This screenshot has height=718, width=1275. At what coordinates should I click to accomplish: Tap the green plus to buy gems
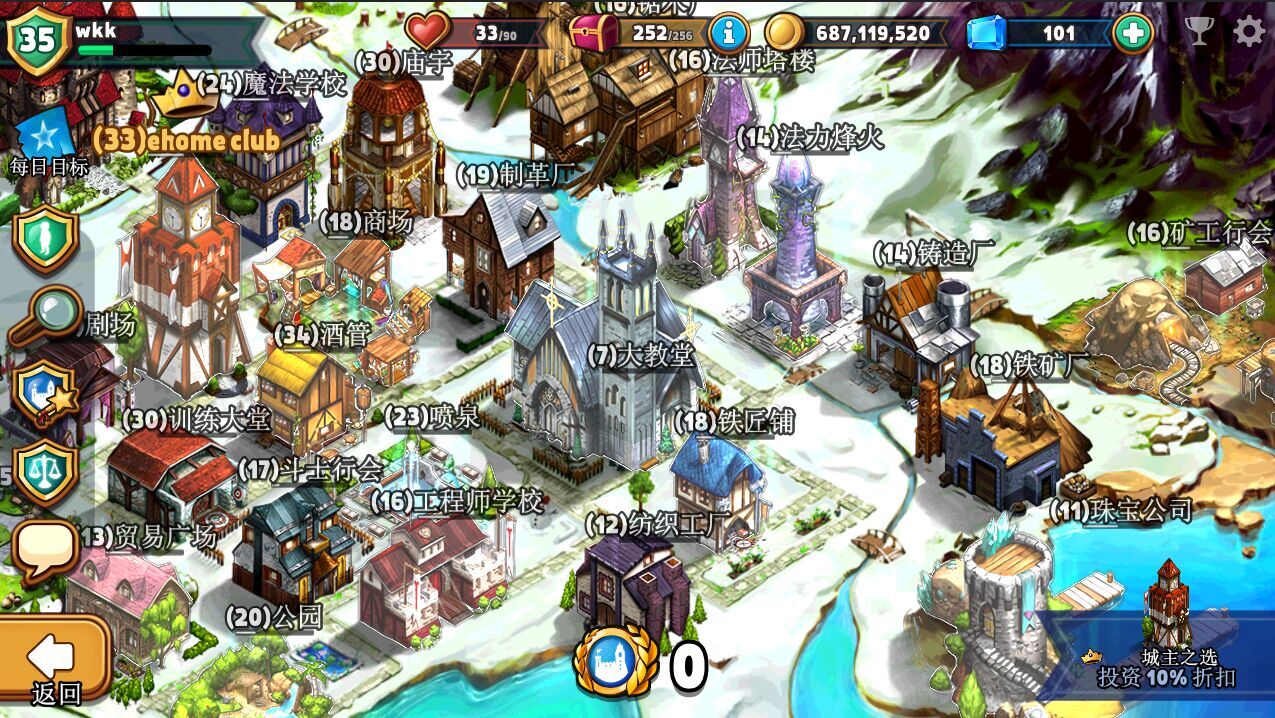click(x=1133, y=33)
